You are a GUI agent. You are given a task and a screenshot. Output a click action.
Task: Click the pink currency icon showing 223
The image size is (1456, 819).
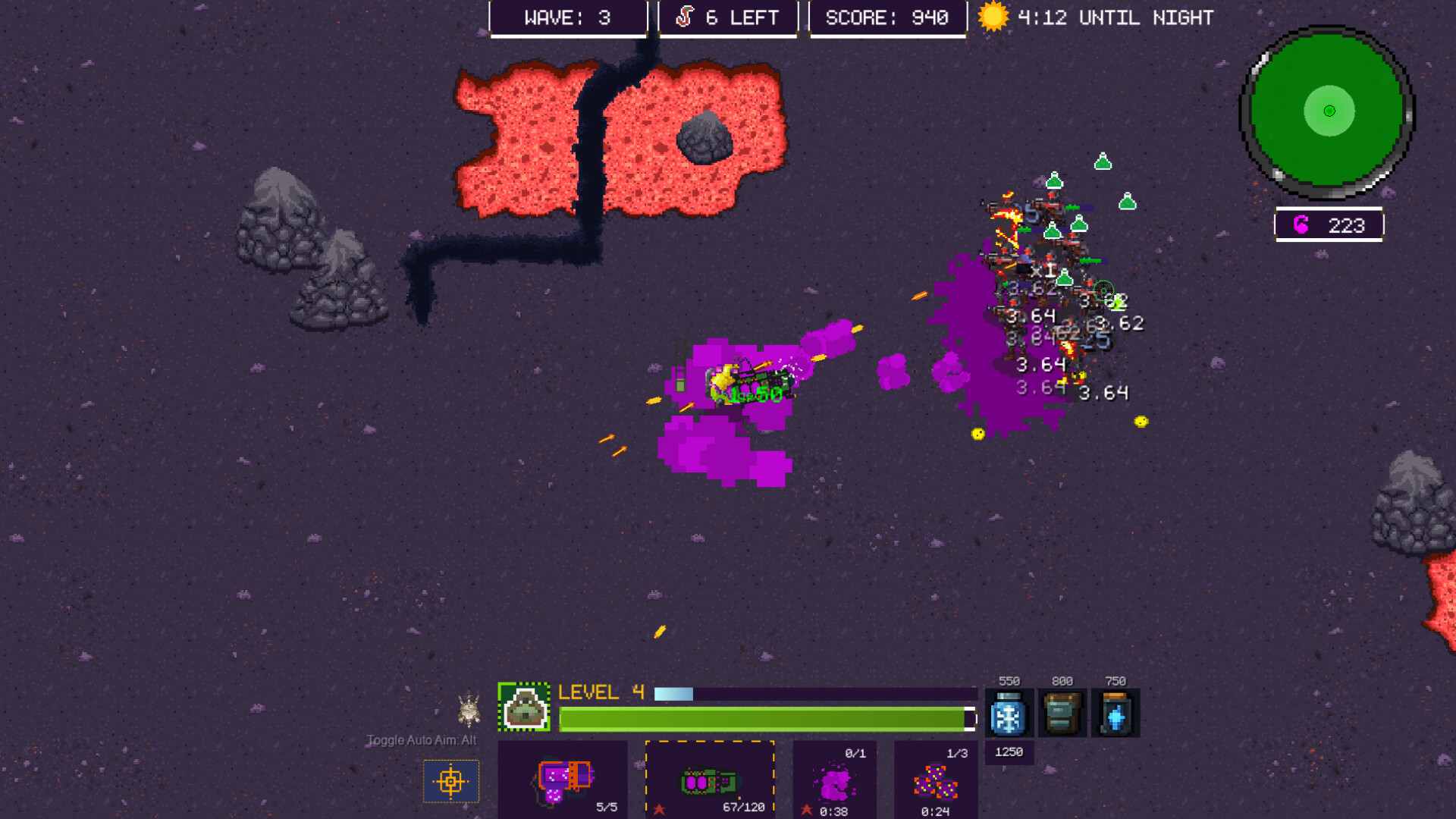(x=1302, y=224)
